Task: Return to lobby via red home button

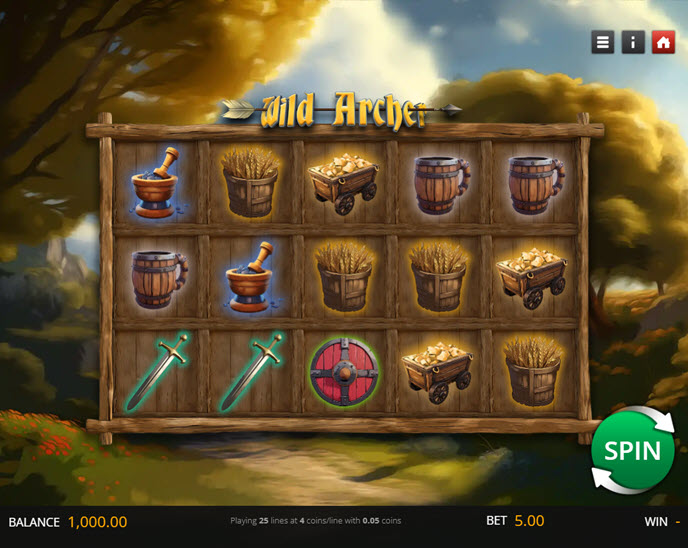Action: point(662,42)
